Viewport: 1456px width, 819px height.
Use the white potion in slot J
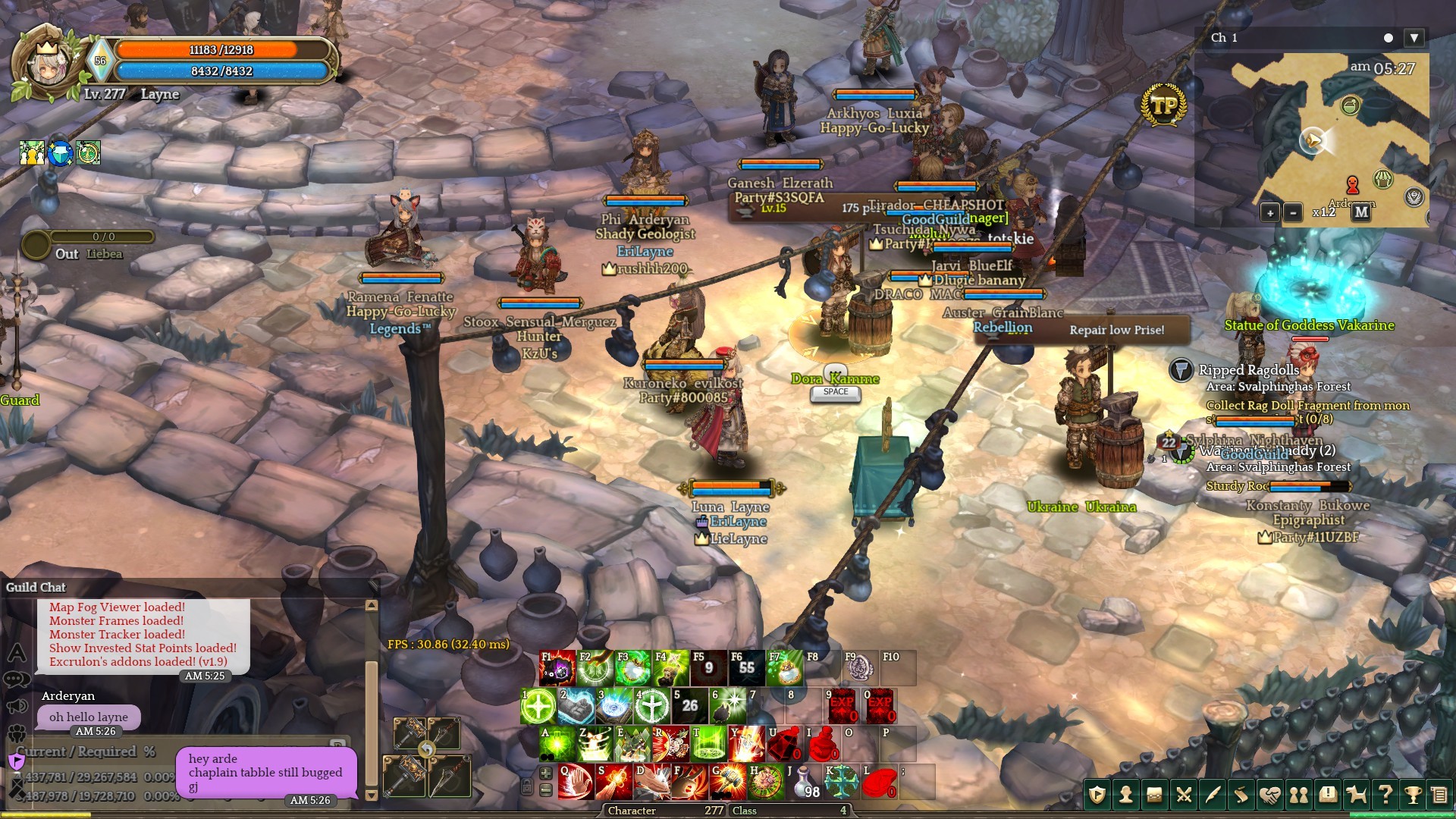[805, 782]
